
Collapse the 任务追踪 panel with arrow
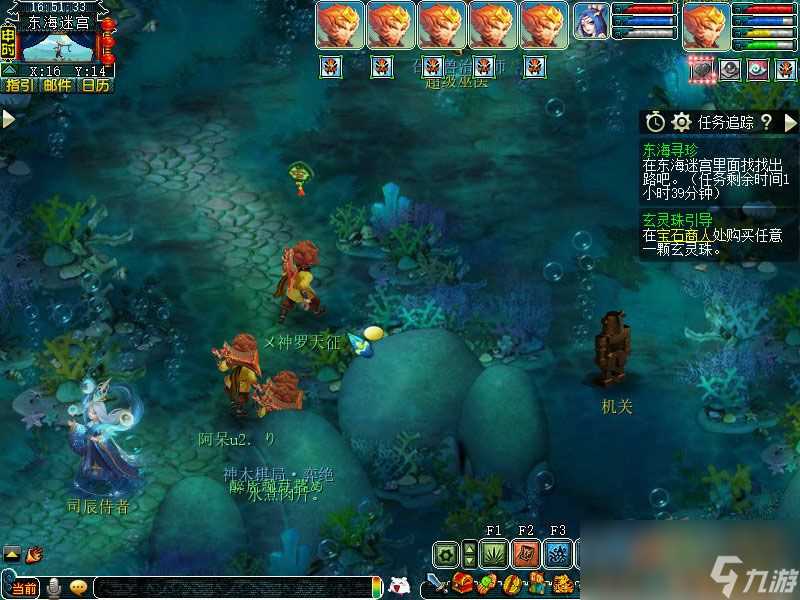[790, 122]
